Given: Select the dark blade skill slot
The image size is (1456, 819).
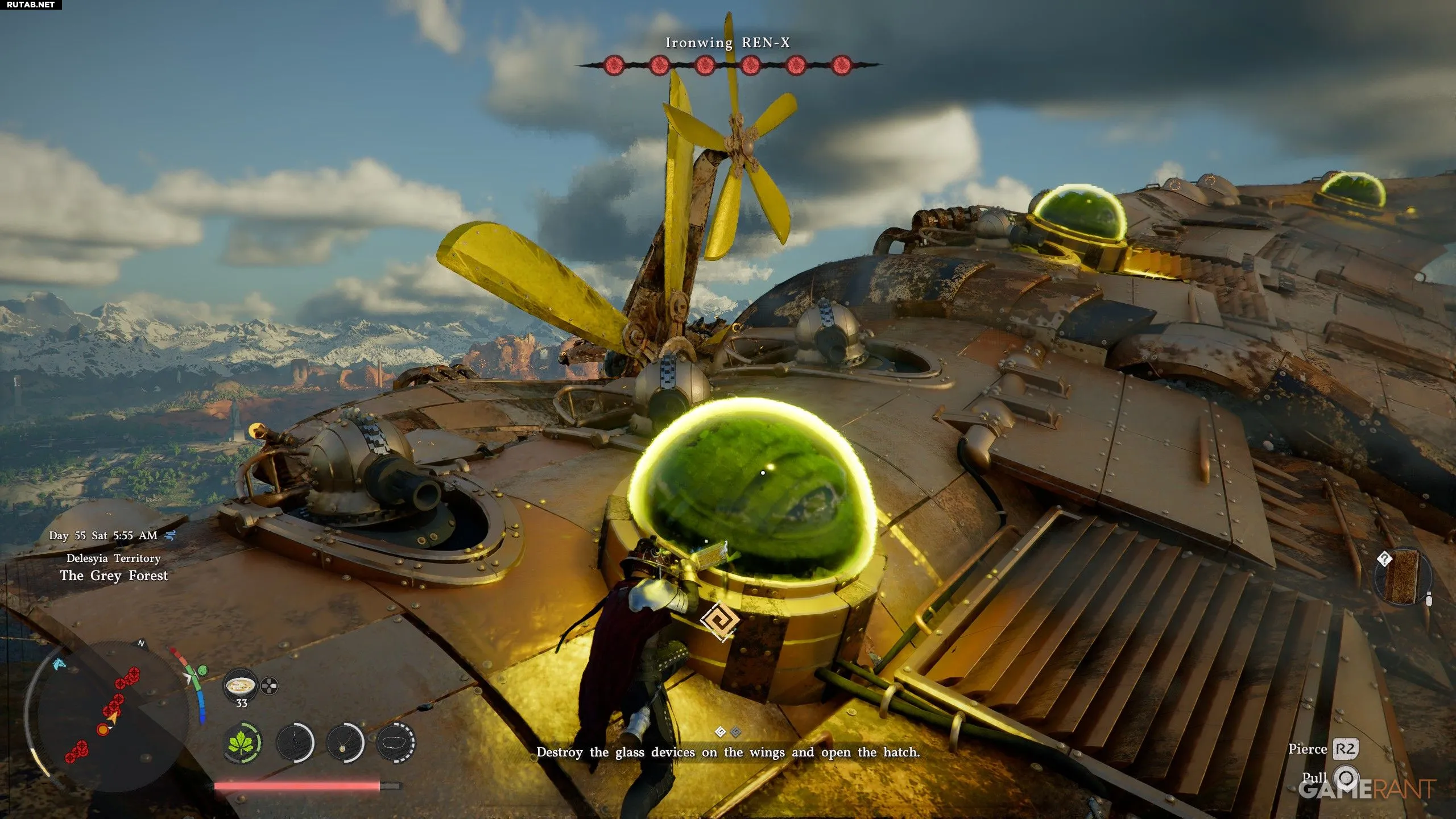Looking at the screenshot, I should (x=295, y=742).
